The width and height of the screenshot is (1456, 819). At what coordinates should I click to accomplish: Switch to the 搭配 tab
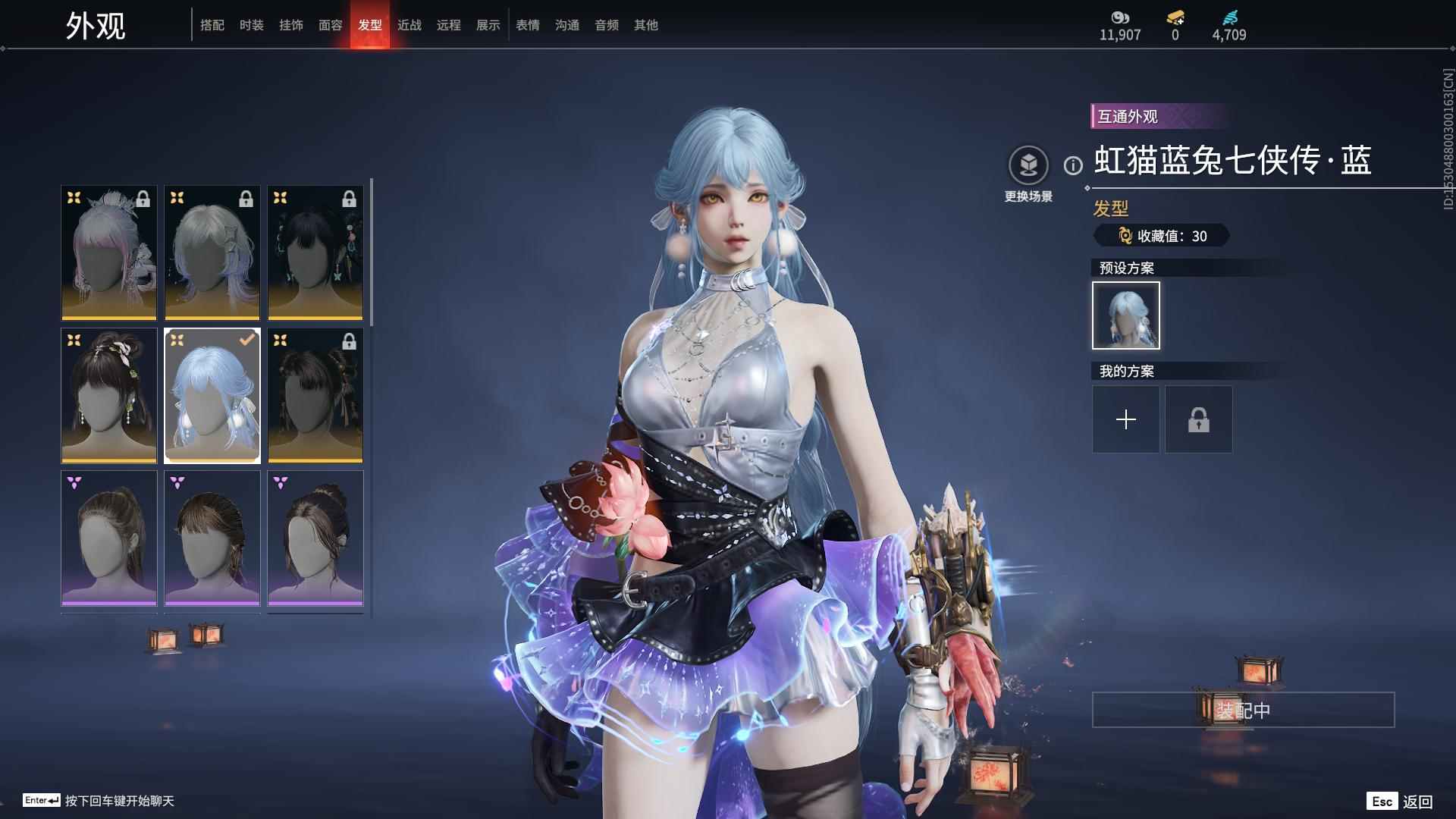[x=212, y=25]
